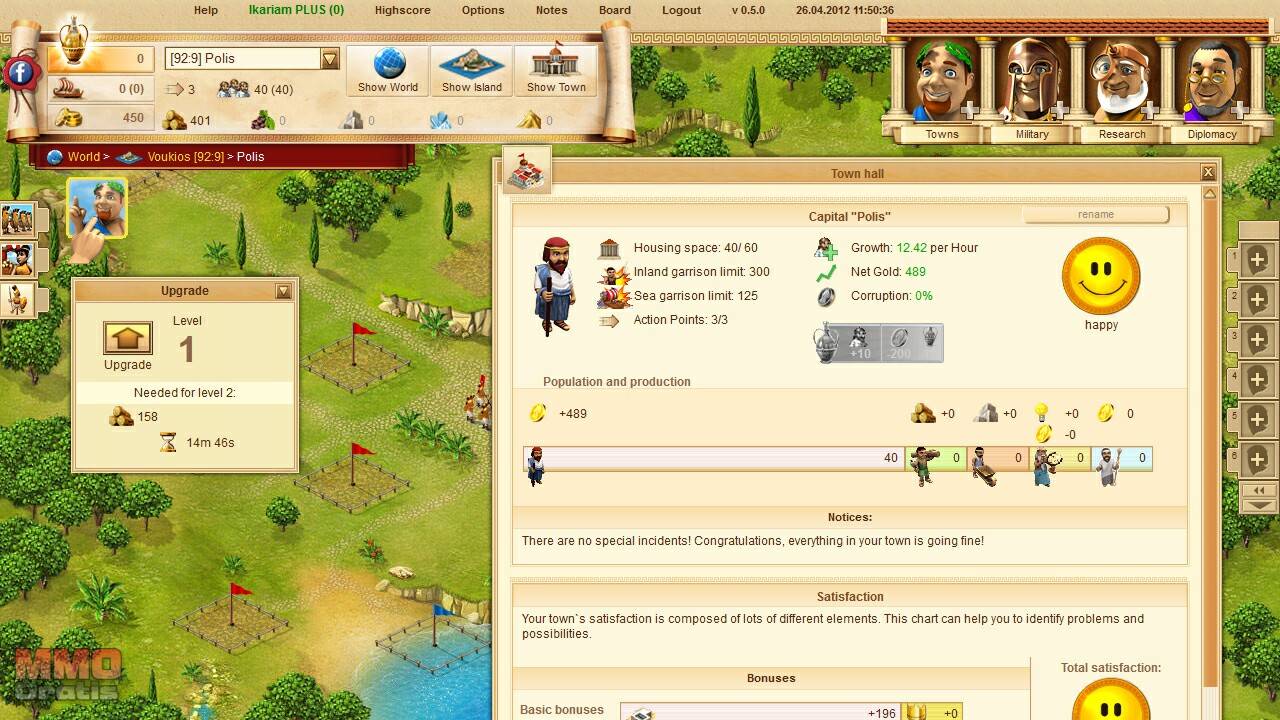Show the World map
The height and width of the screenshot is (720, 1280).
388,70
